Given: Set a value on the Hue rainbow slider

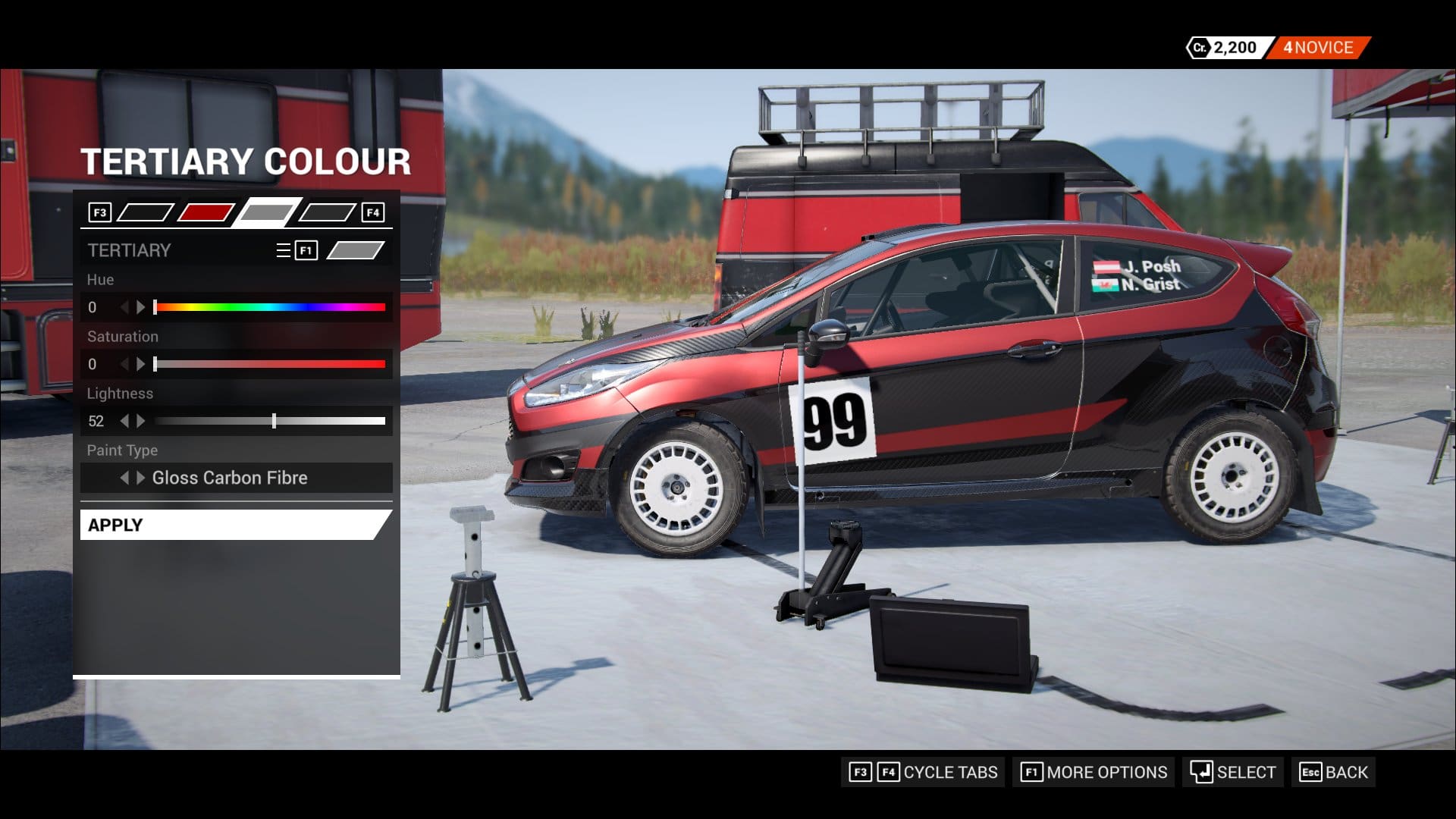Looking at the screenshot, I should [x=270, y=307].
